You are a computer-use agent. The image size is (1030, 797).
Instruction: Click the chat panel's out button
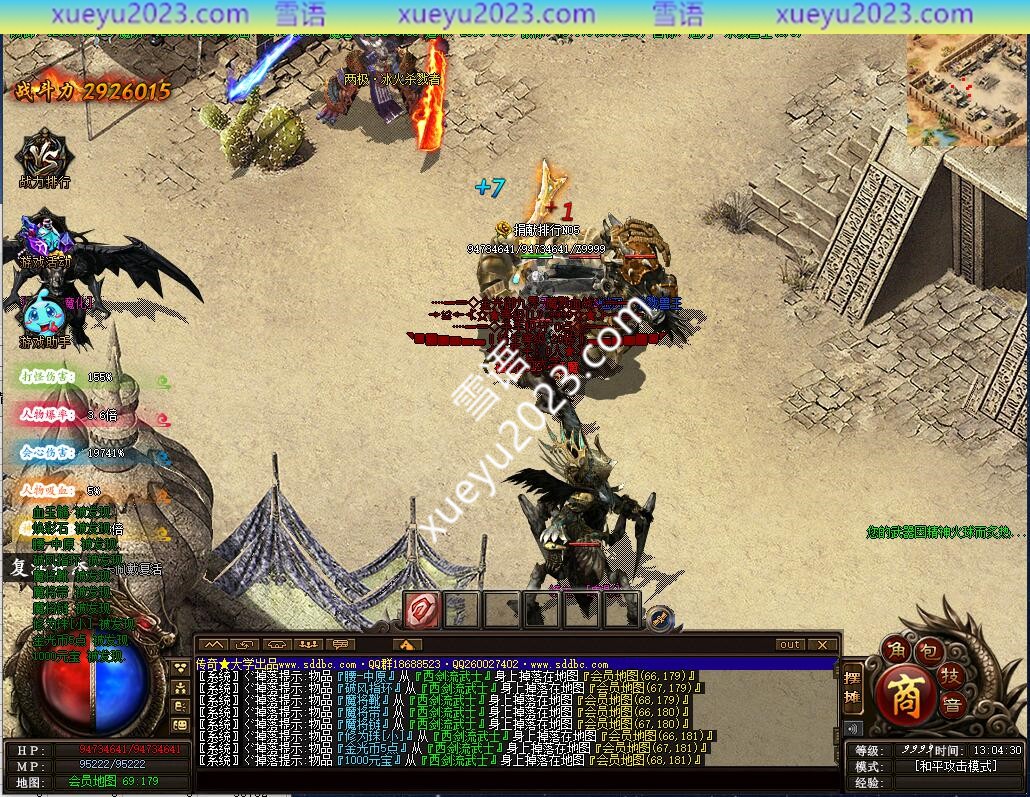pyautogui.click(x=790, y=645)
